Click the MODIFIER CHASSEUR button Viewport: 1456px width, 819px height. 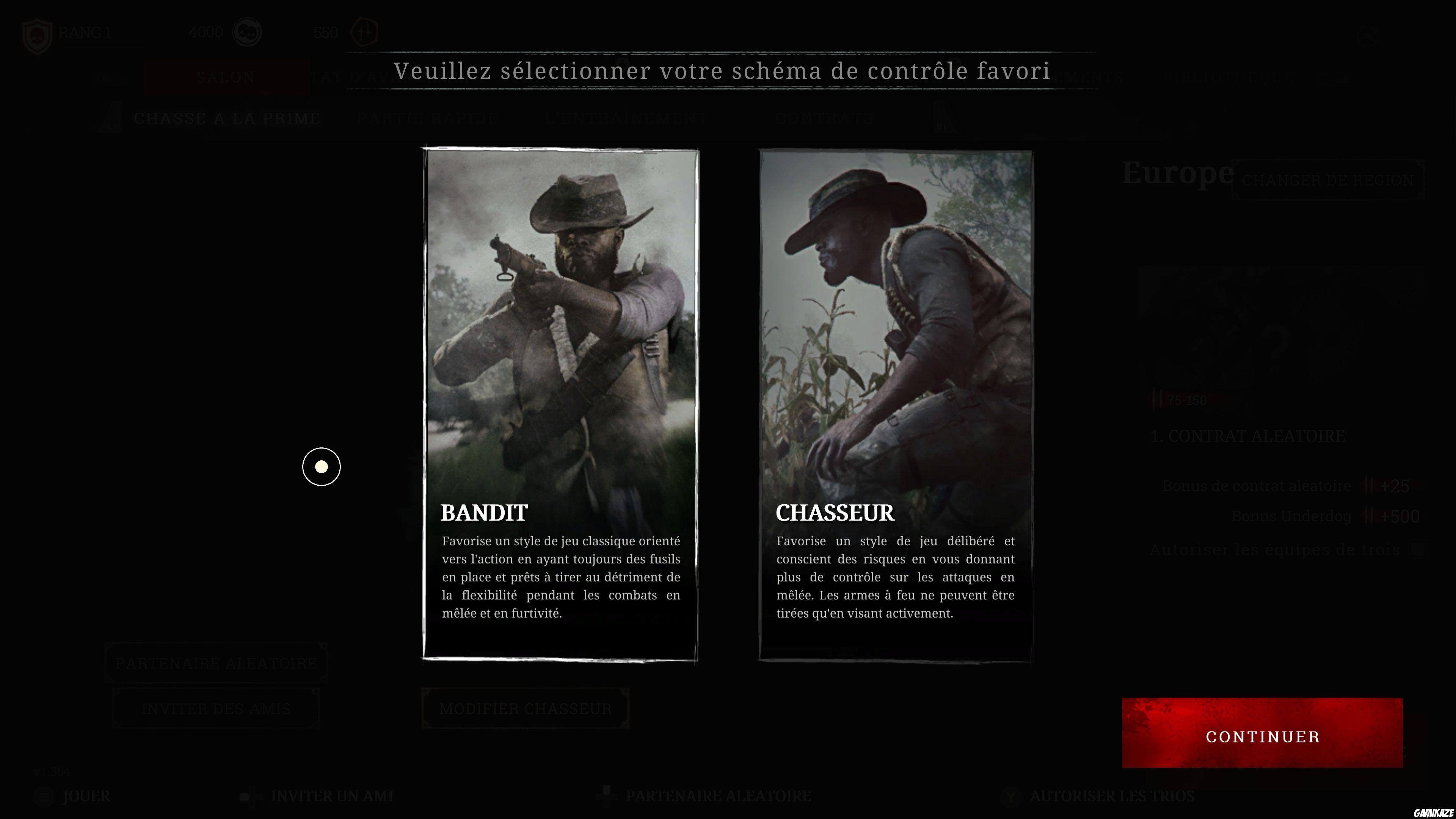tap(524, 709)
